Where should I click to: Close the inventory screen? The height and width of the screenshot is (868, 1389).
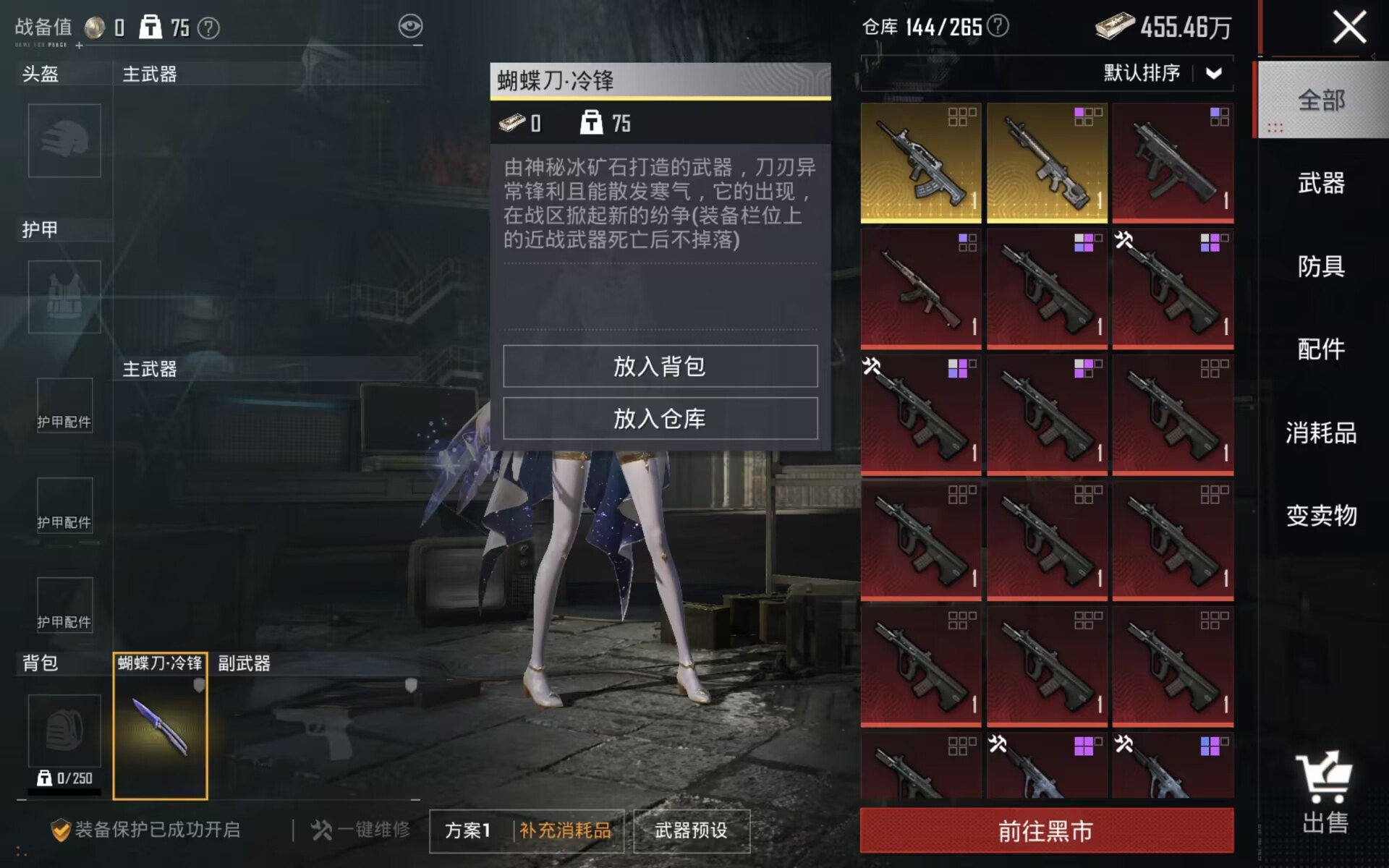tap(1348, 29)
